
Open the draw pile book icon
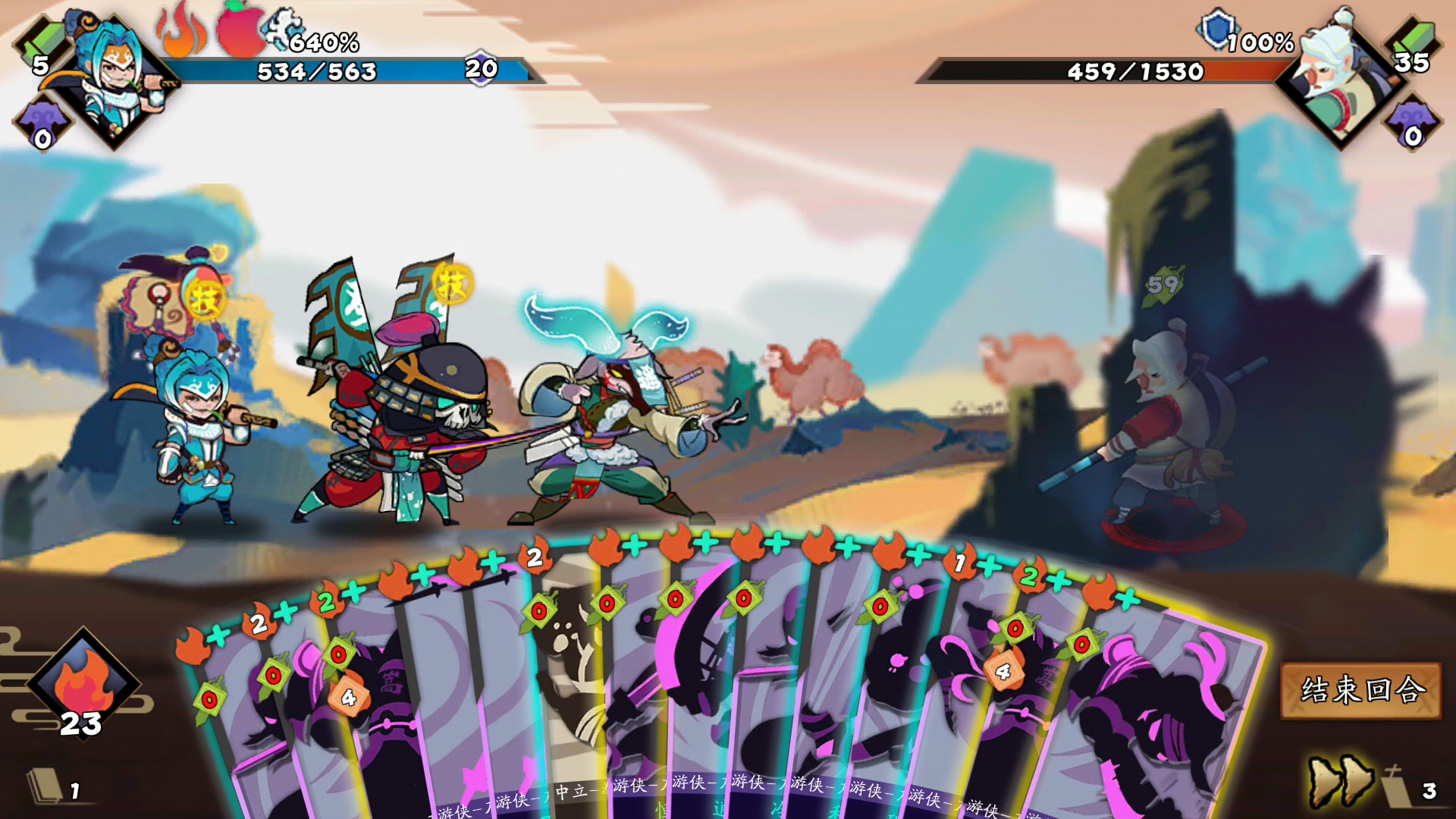(x=45, y=786)
